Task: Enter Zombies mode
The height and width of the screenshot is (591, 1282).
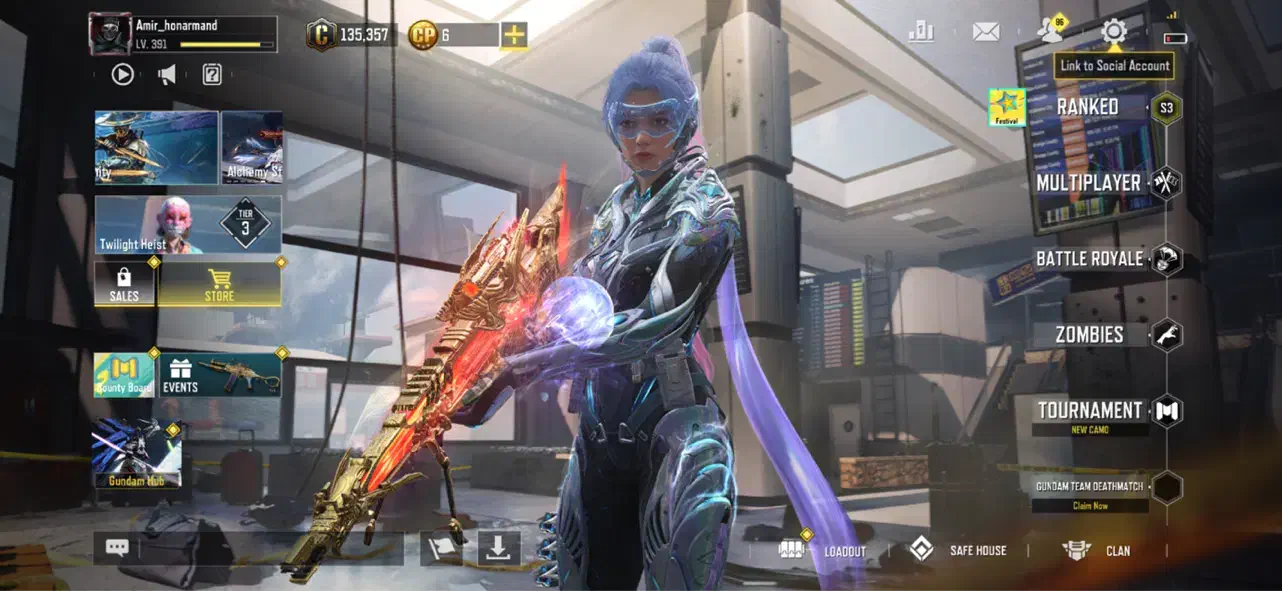Action: click(x=1089, y=335)
